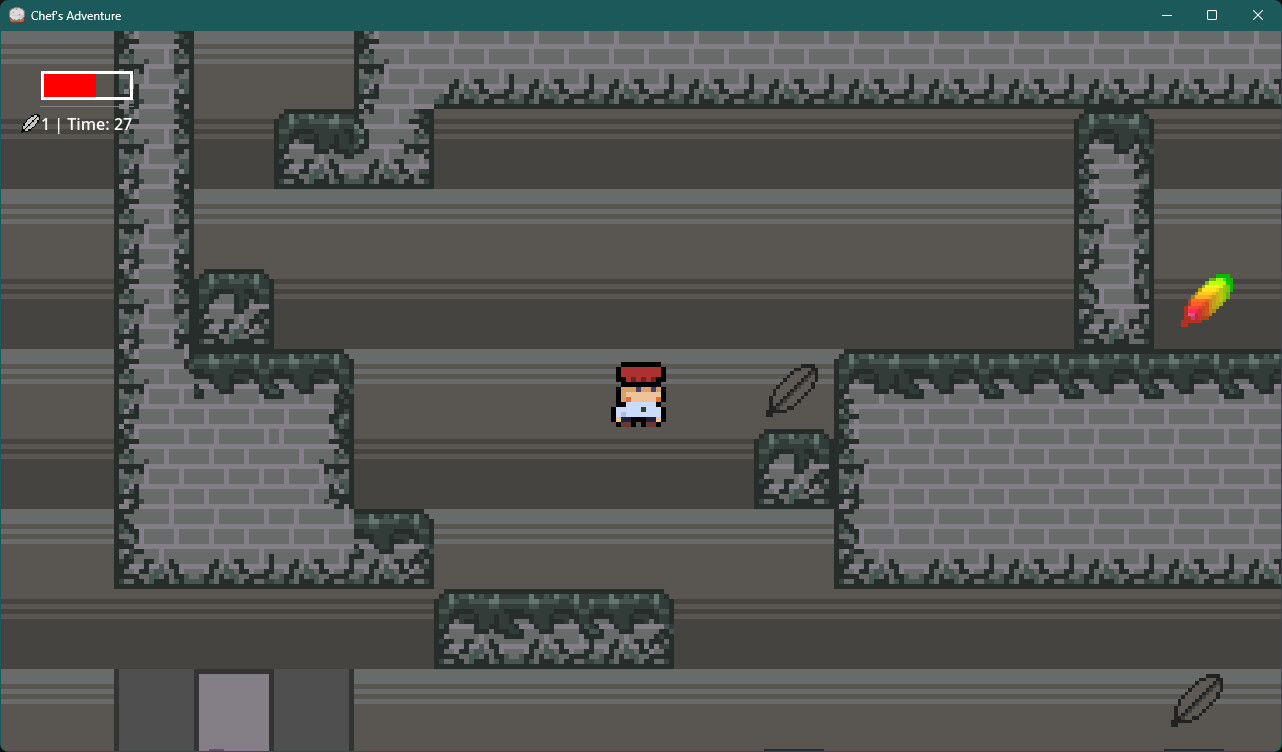Click the feather count number '1'

(x=44, y=123)
